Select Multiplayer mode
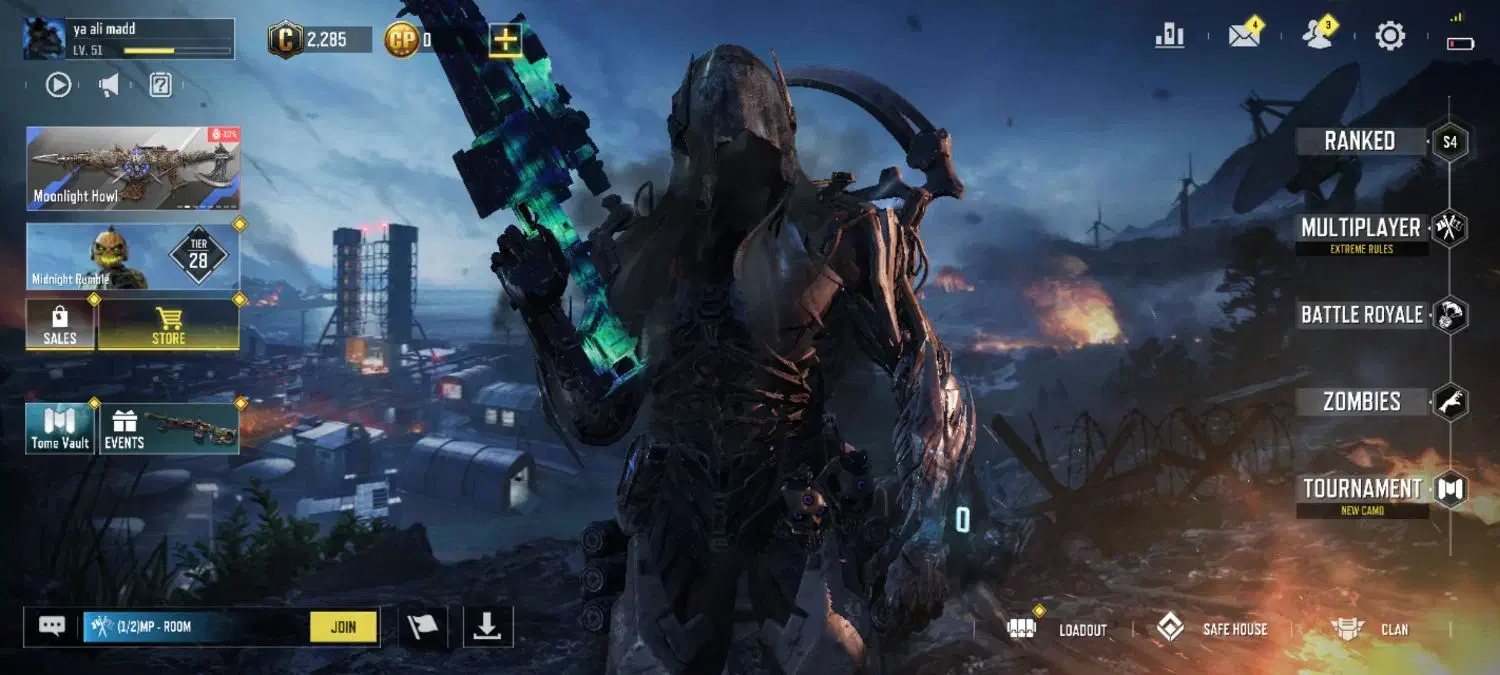 (x=1361, y=229)
